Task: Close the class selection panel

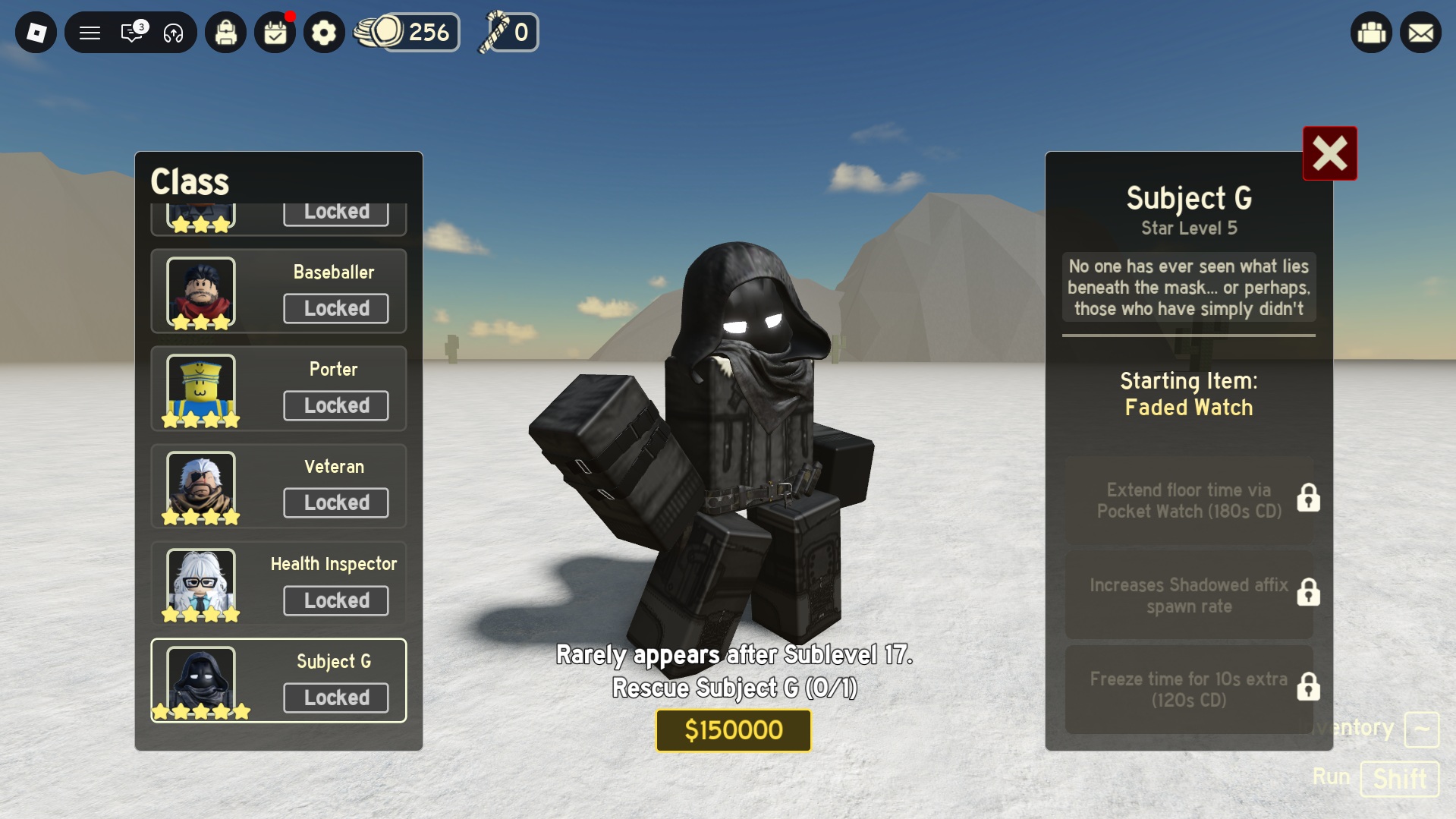Action: pyautogui.click(x=1329, y=153)
